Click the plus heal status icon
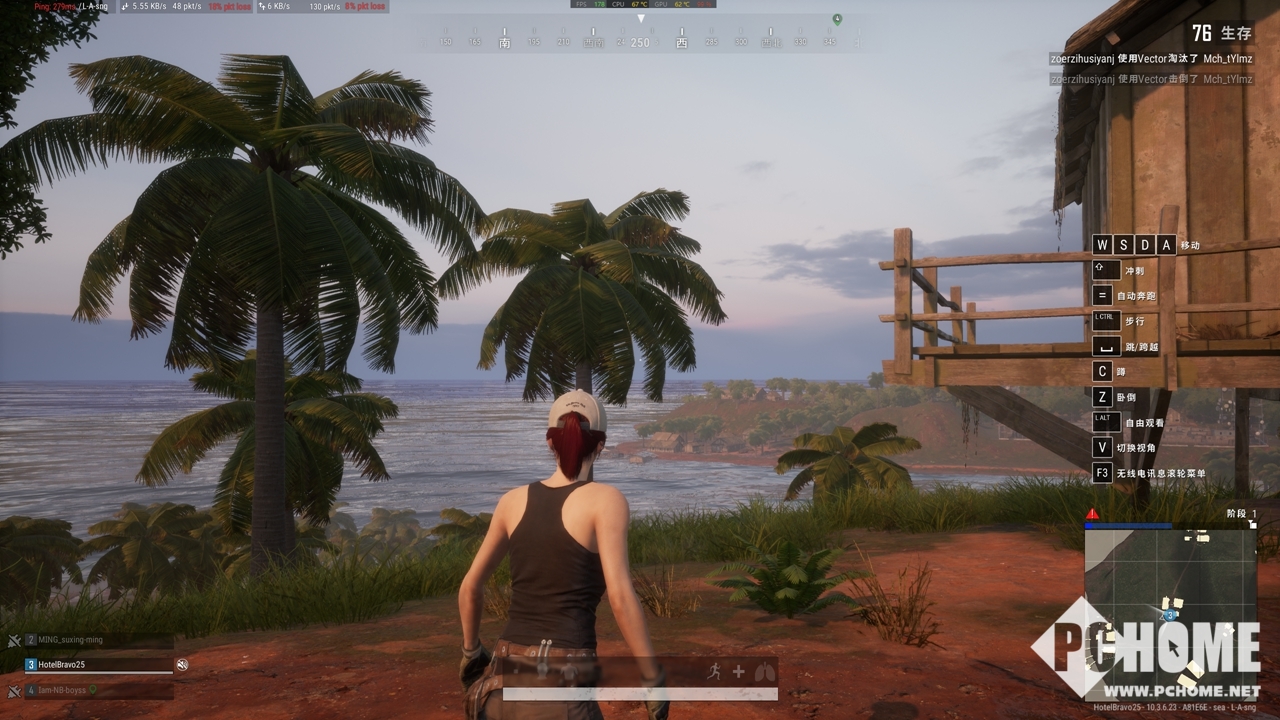Viewport: 1280px width, 720px height. coord(739,672)
